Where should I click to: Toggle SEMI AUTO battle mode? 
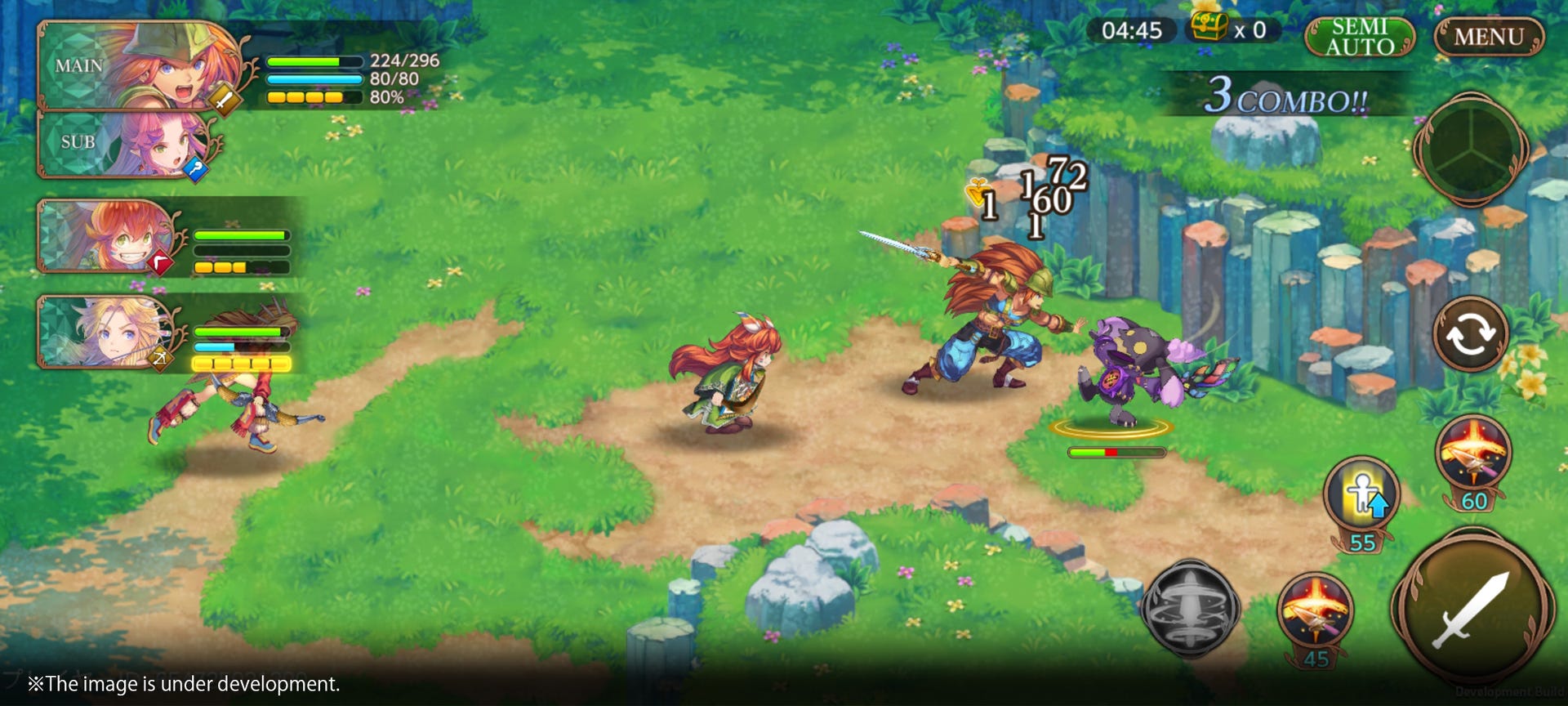point(1359,36)
